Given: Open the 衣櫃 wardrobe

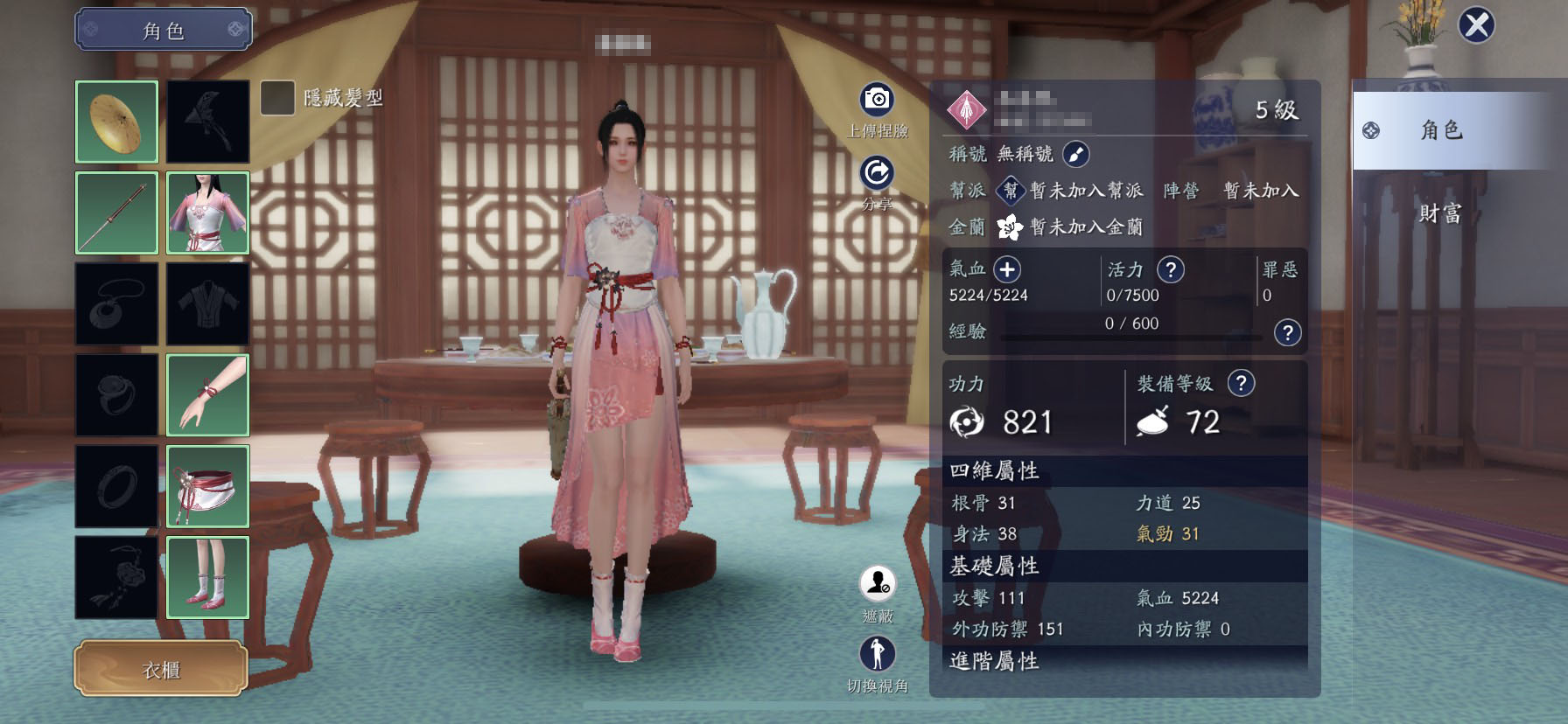Looking at the screenshot, I should coord(161,670).
